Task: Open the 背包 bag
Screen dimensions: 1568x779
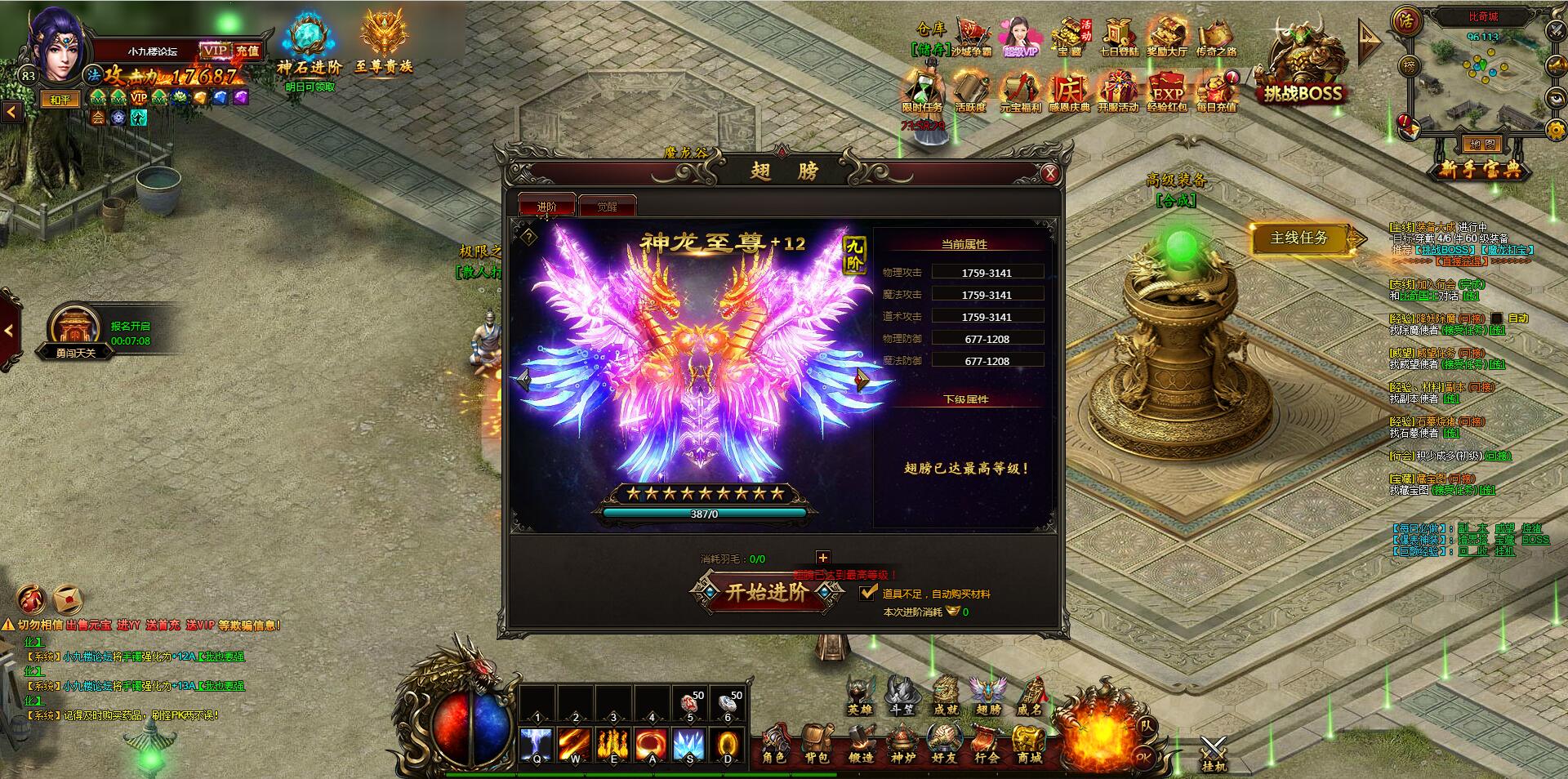Action: coord(816,744)
